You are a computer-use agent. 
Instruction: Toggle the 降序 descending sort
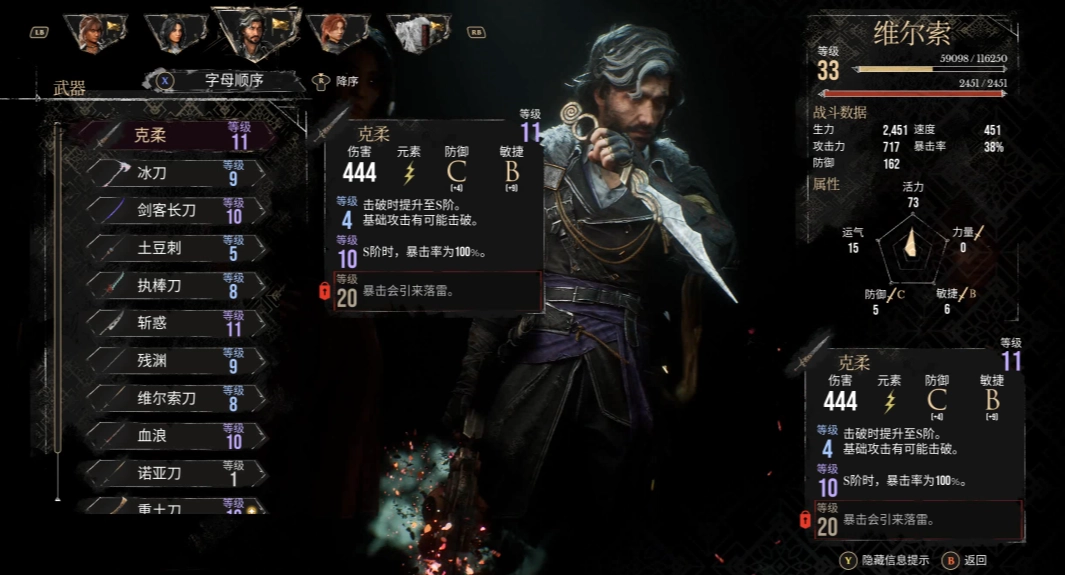point(338,81)
